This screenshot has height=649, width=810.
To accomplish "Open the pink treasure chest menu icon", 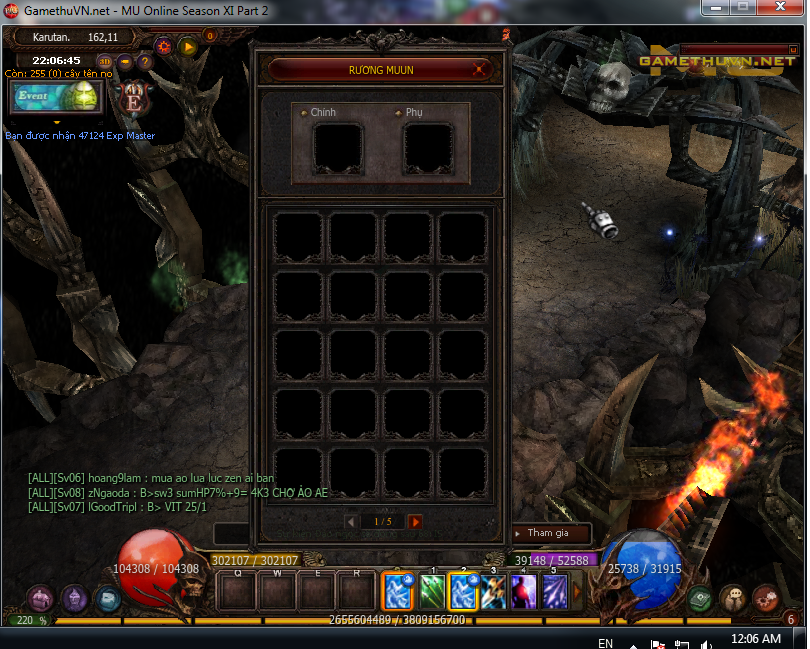I will coord(40,598).
